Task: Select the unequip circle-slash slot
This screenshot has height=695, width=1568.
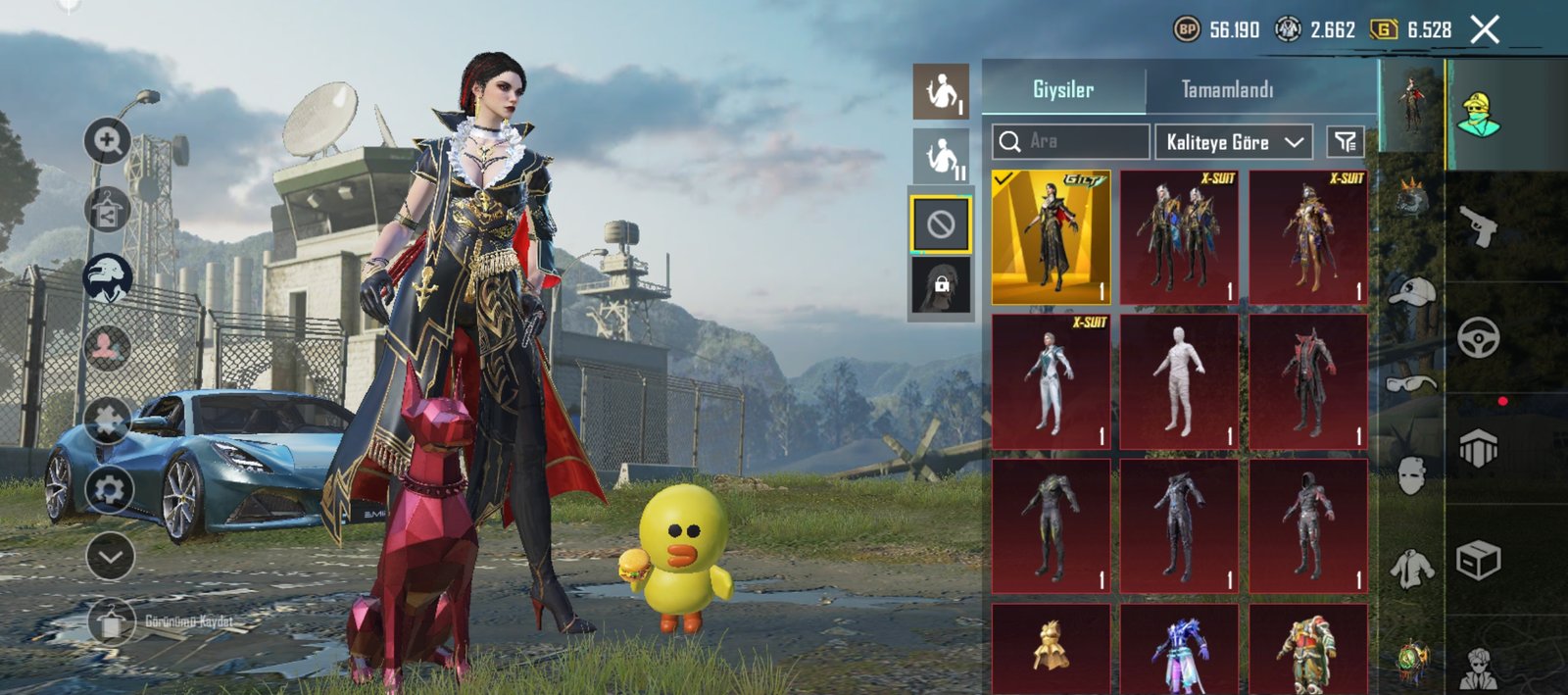Action: tap(941, 225)
